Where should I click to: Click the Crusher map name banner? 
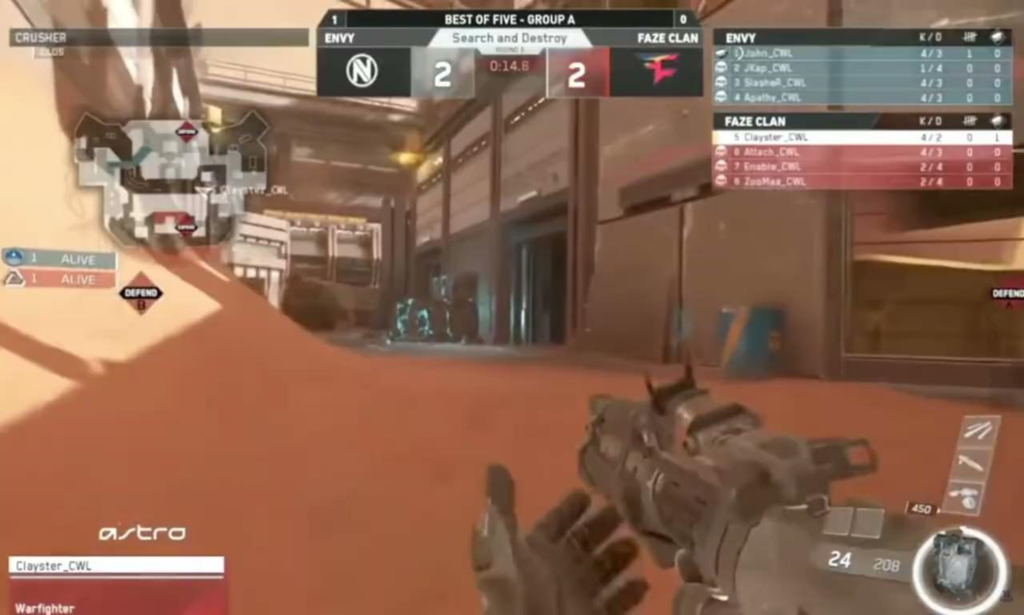pos(159,38)
